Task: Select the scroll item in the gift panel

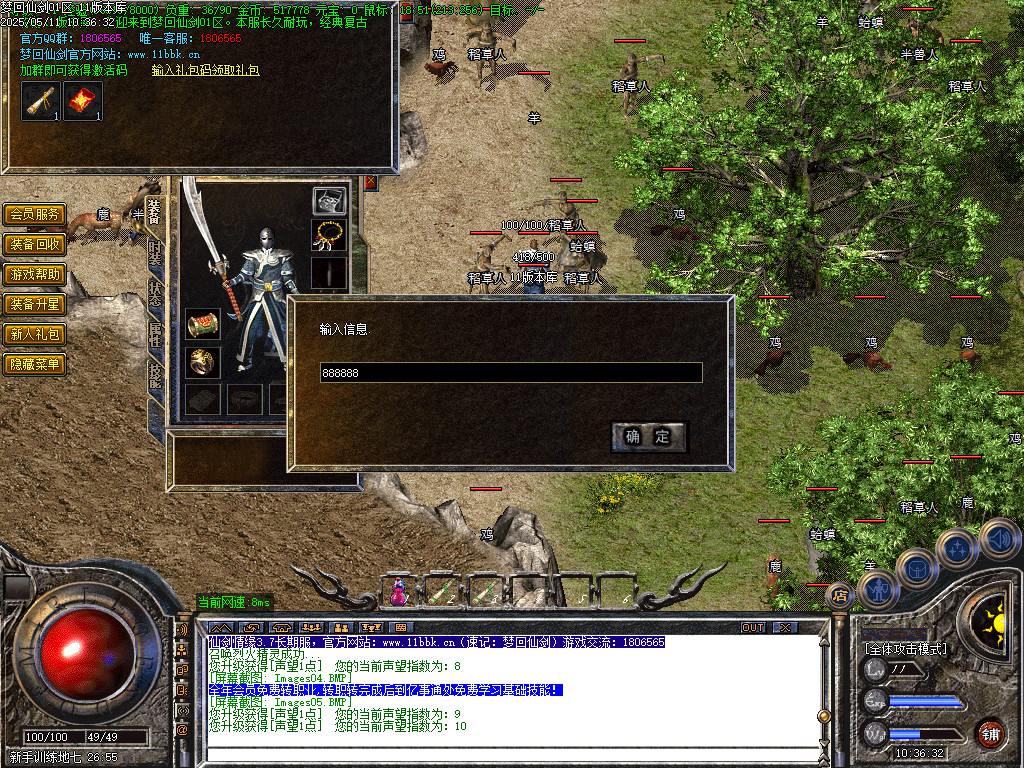Action: (x=42, y=100)
